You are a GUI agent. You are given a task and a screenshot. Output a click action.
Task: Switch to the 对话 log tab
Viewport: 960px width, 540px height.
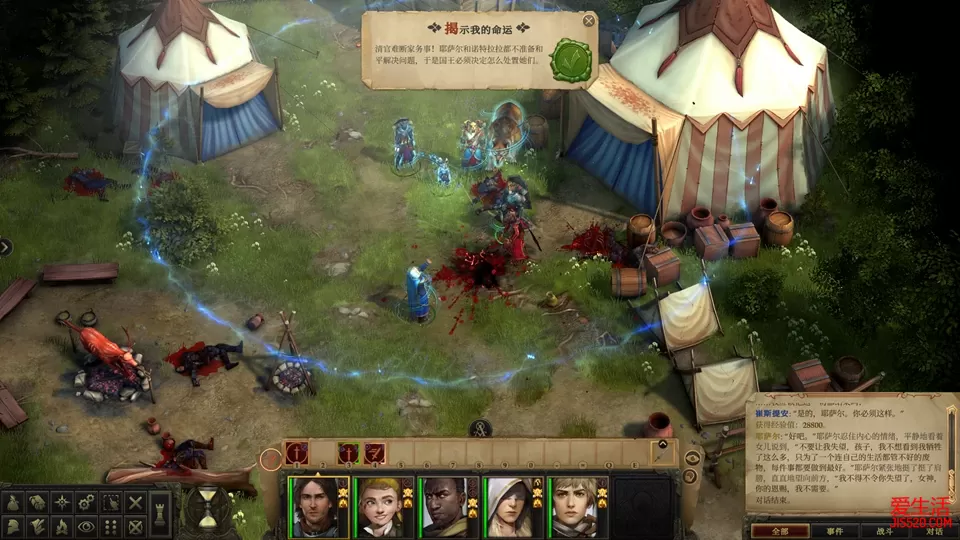coord(933,531)
